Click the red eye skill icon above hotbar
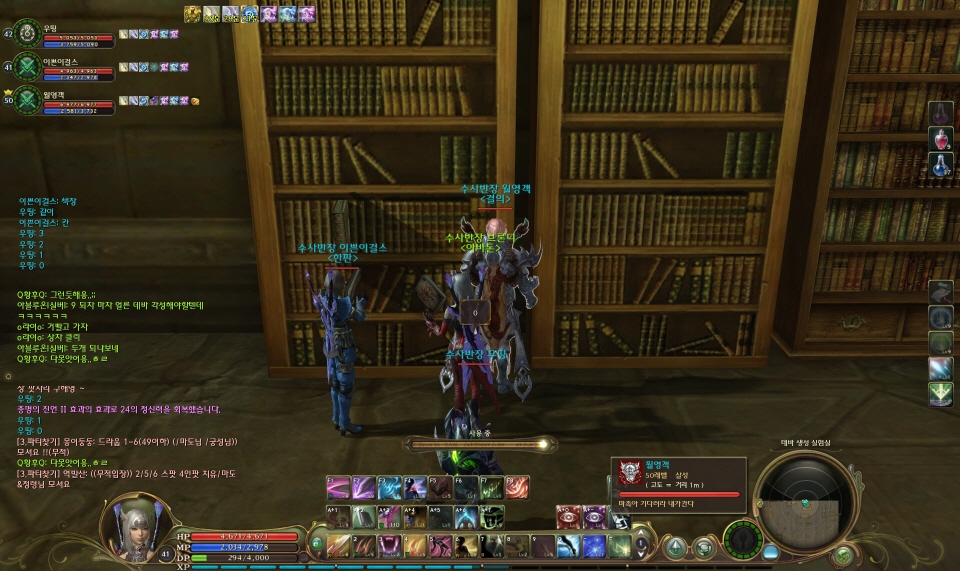960x571 pixels. 568,516
